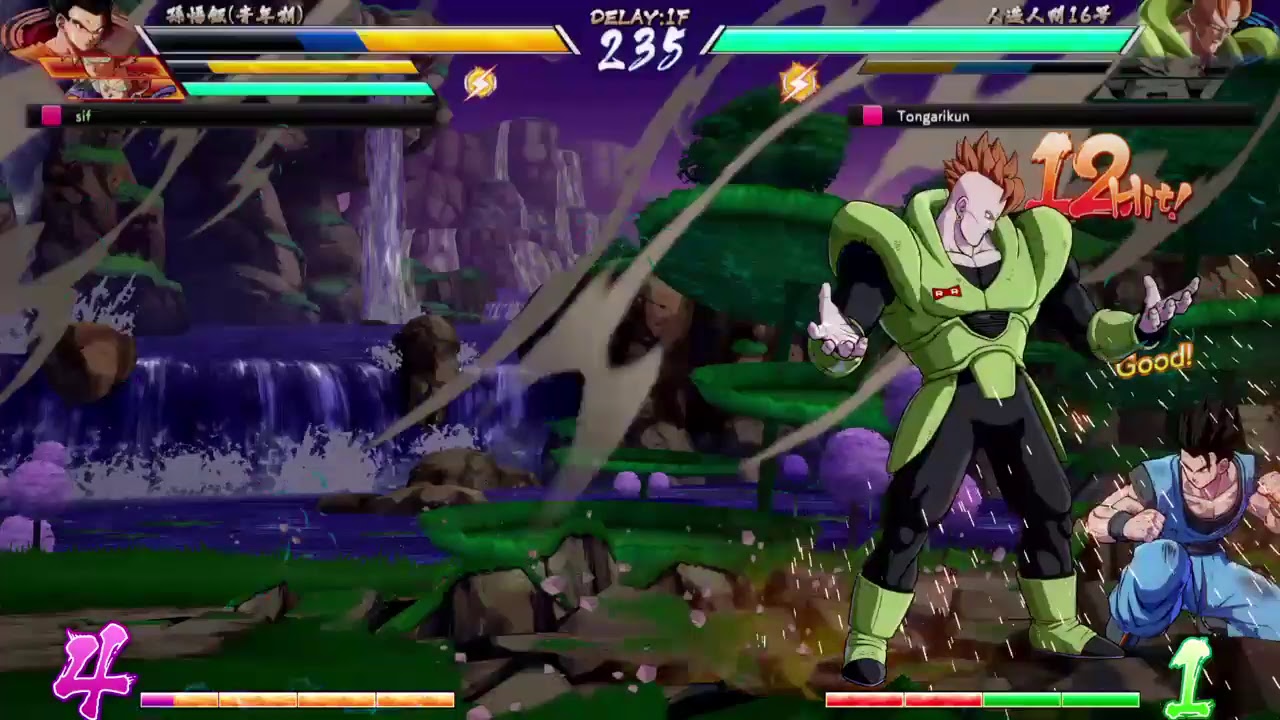Select the match timer showing 235
1280x720 pixels.
coord(638,47)
